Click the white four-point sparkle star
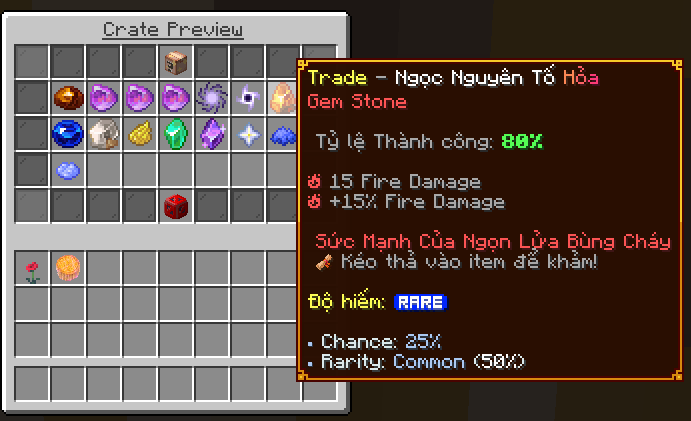 [248, 134]
